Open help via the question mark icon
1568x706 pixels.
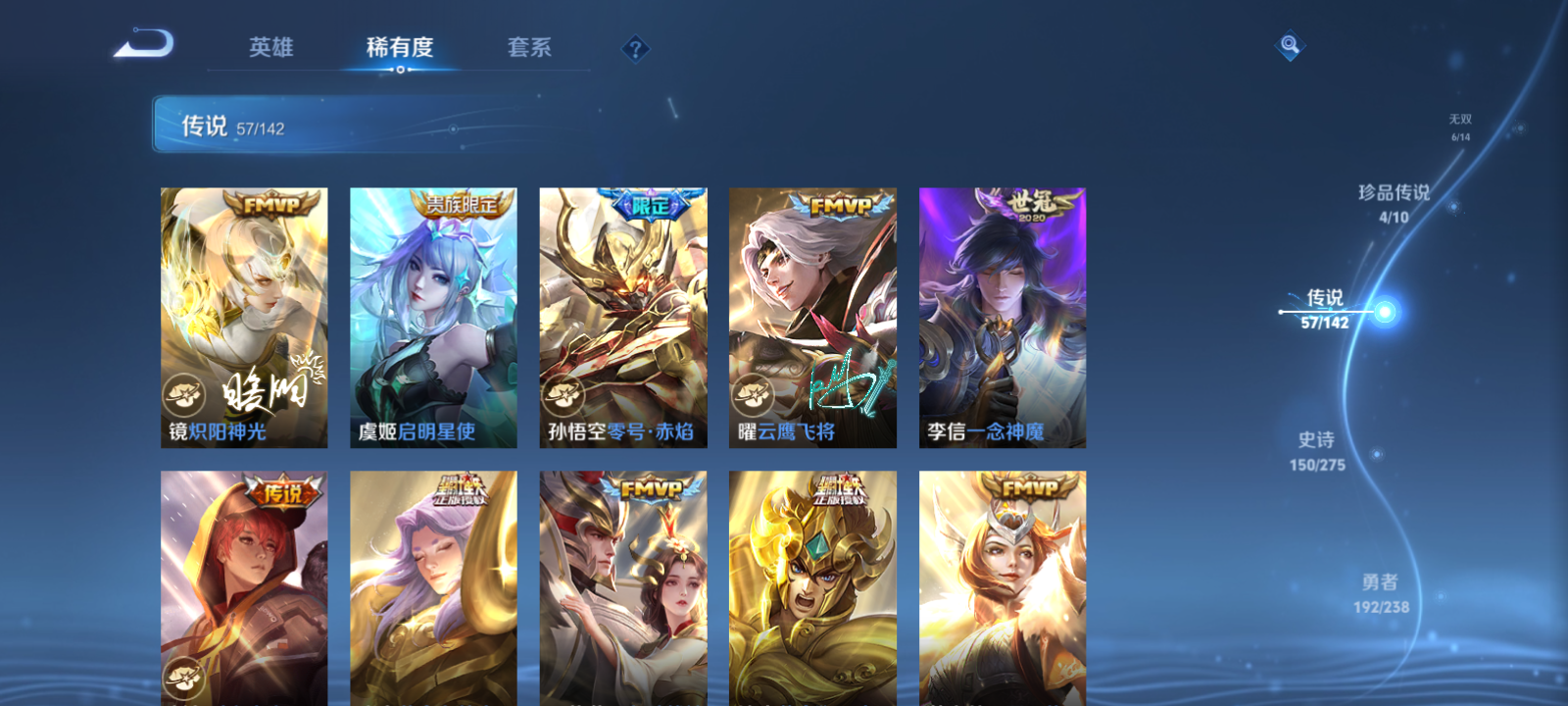tap(637, 47)
